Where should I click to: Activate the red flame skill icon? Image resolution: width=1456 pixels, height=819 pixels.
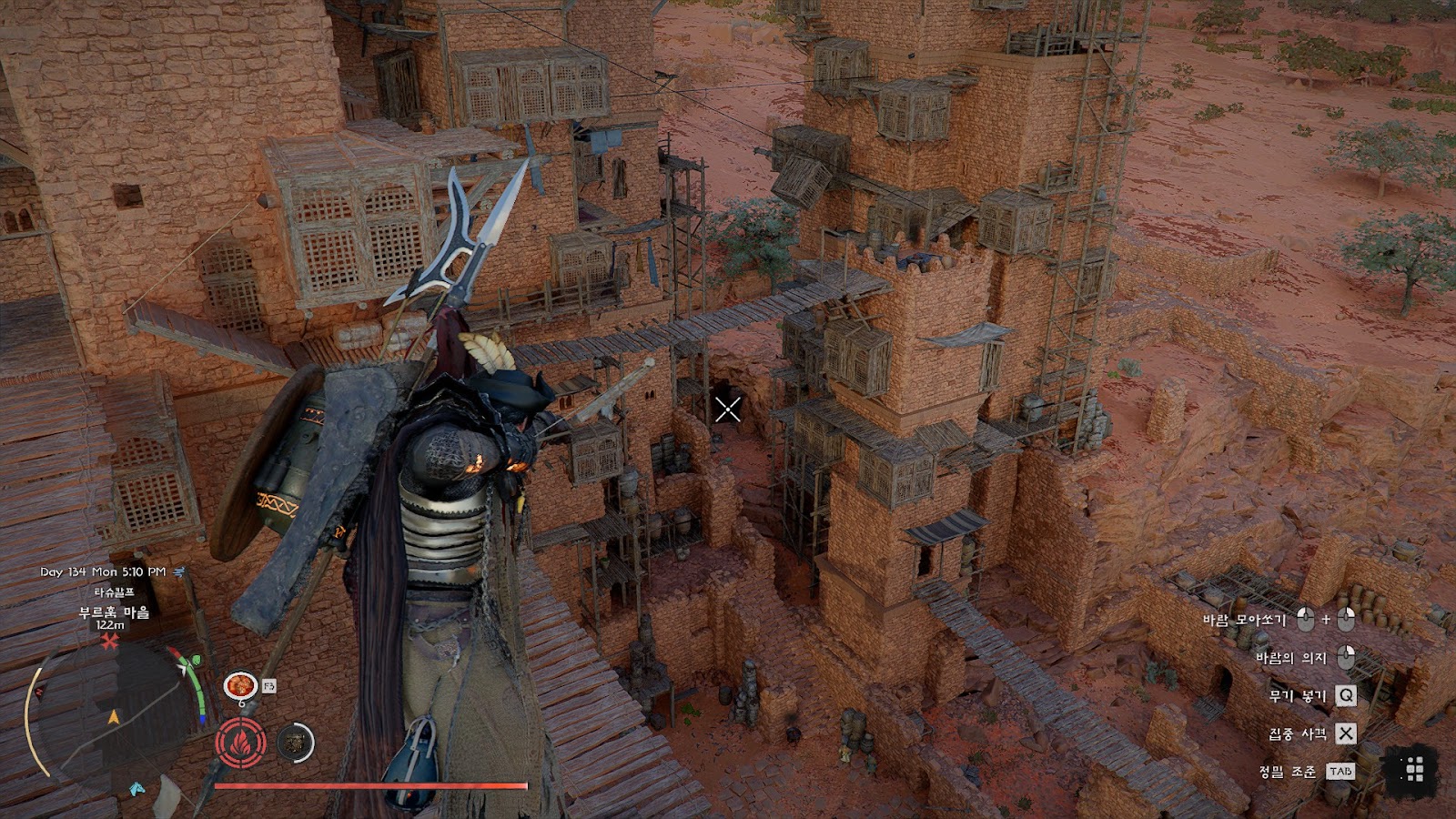[240, 743]
